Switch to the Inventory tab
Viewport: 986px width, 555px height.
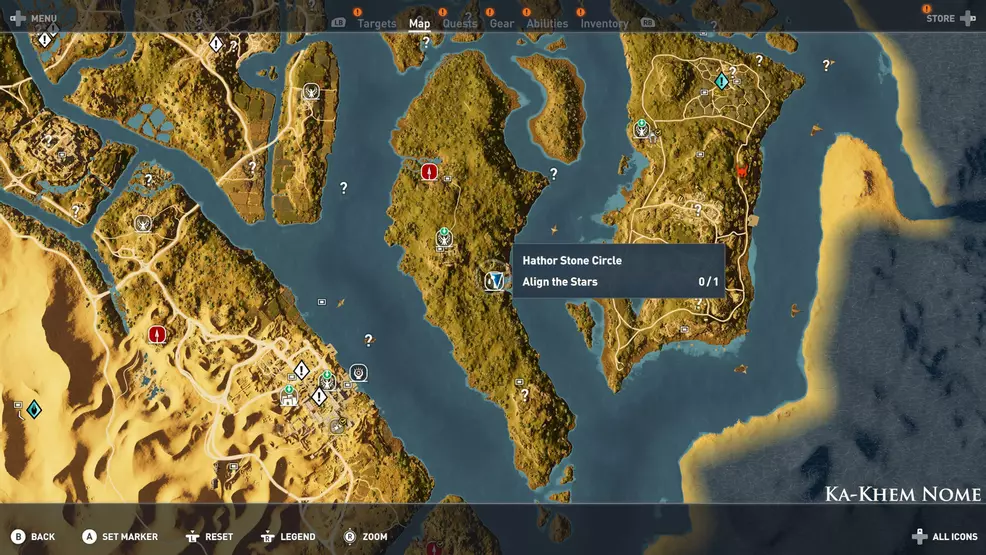point(604,23)
